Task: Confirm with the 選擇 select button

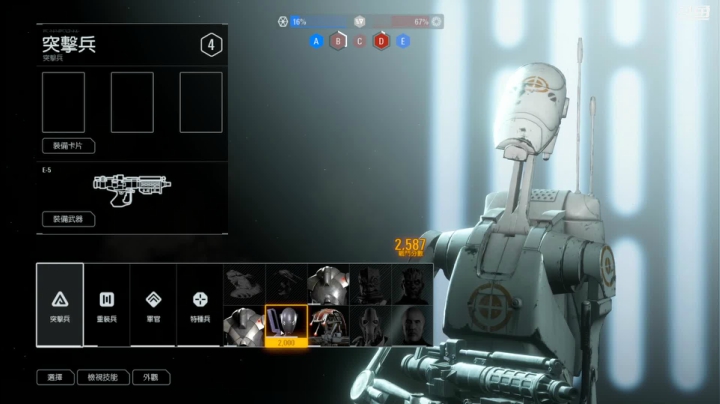Action: 55,378
